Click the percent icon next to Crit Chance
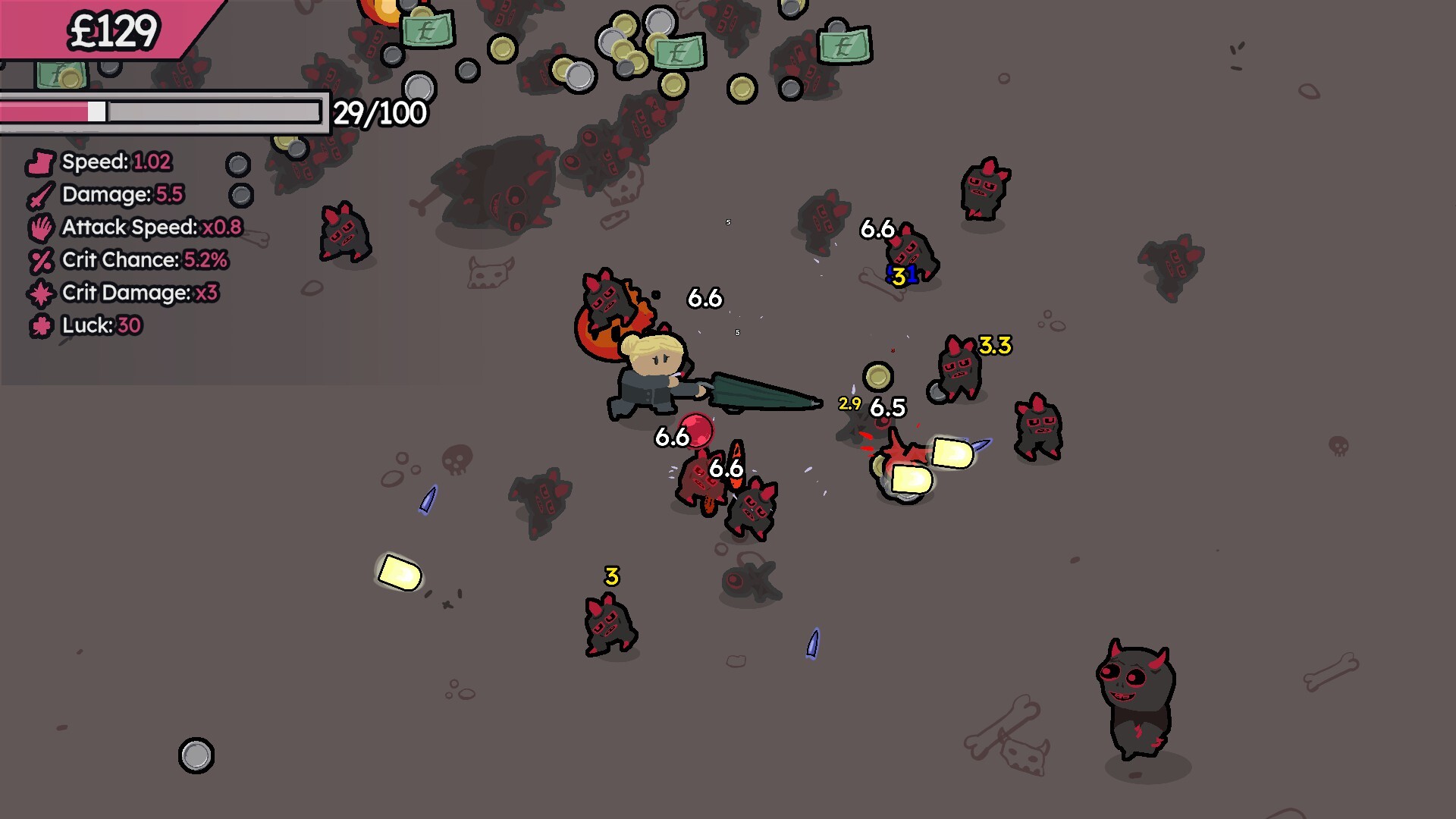The image size is (1456, 819). [x=39, y=260]
